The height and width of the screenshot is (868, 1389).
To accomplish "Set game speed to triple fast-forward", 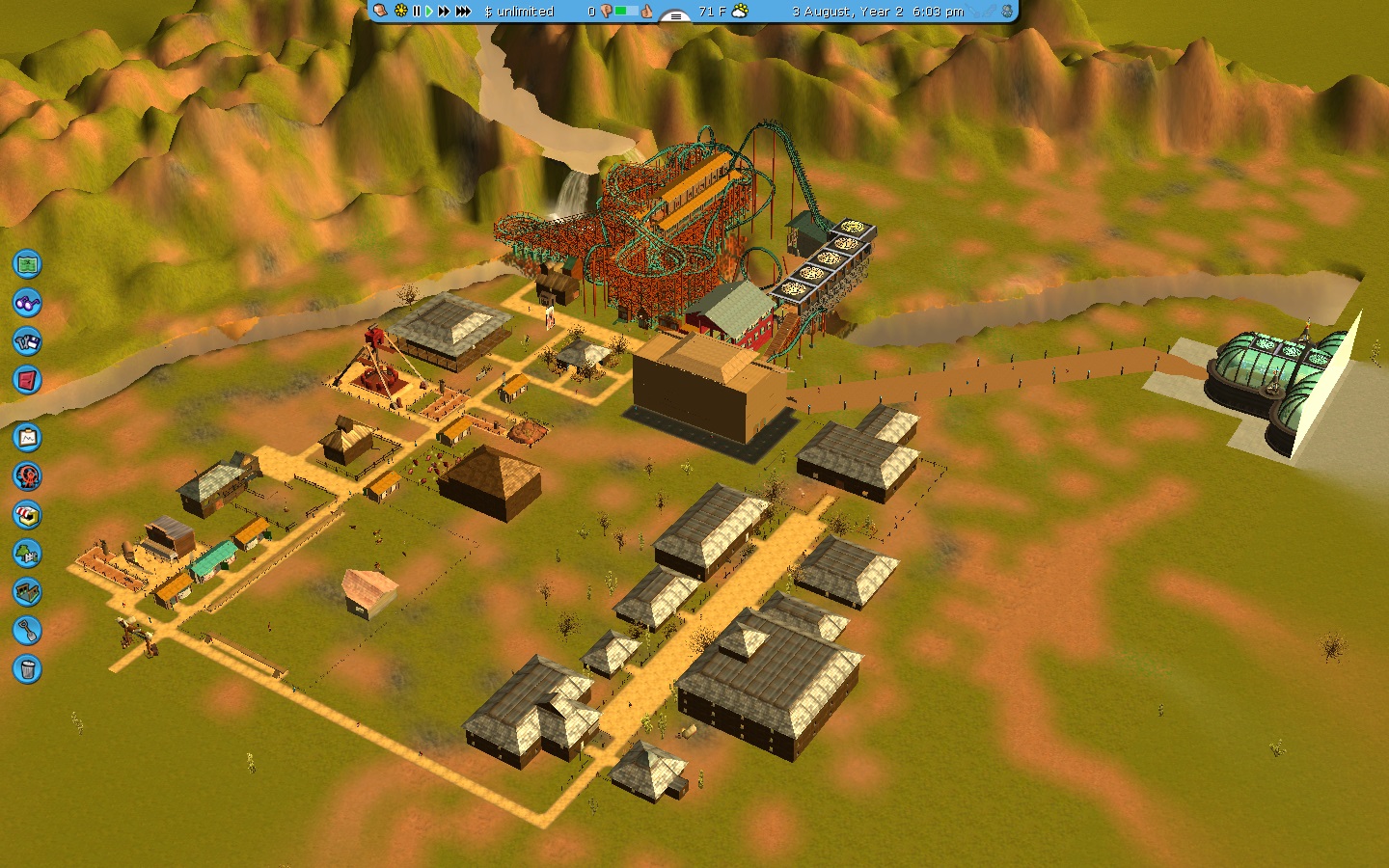I will click(463, 12).
